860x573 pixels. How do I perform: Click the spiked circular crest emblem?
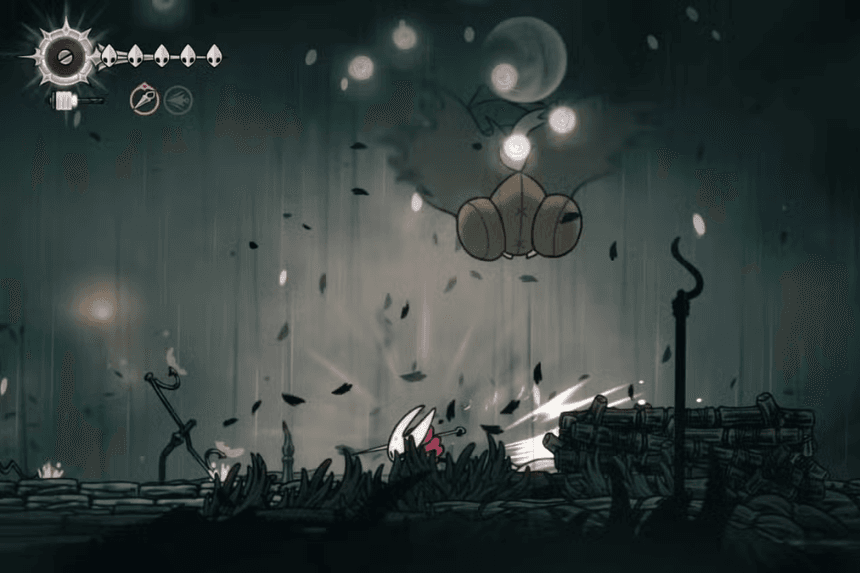click(64, 53)
